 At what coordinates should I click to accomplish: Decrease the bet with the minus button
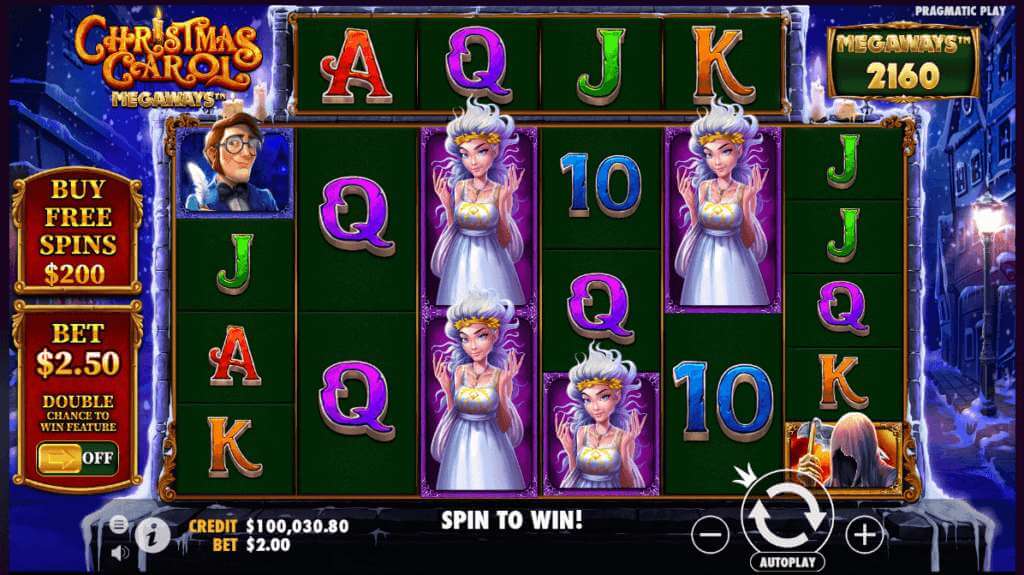pyautogui.click(x=710, y=536)
